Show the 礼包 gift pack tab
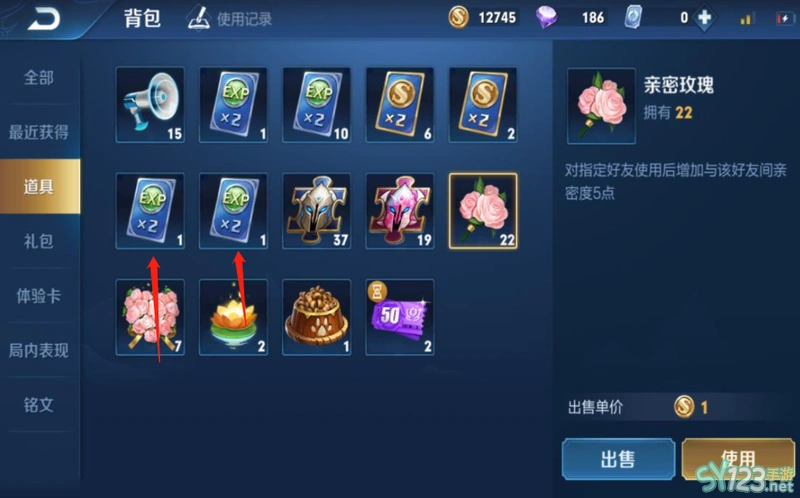The image size is (800, 498). click(x=39, y=241)
